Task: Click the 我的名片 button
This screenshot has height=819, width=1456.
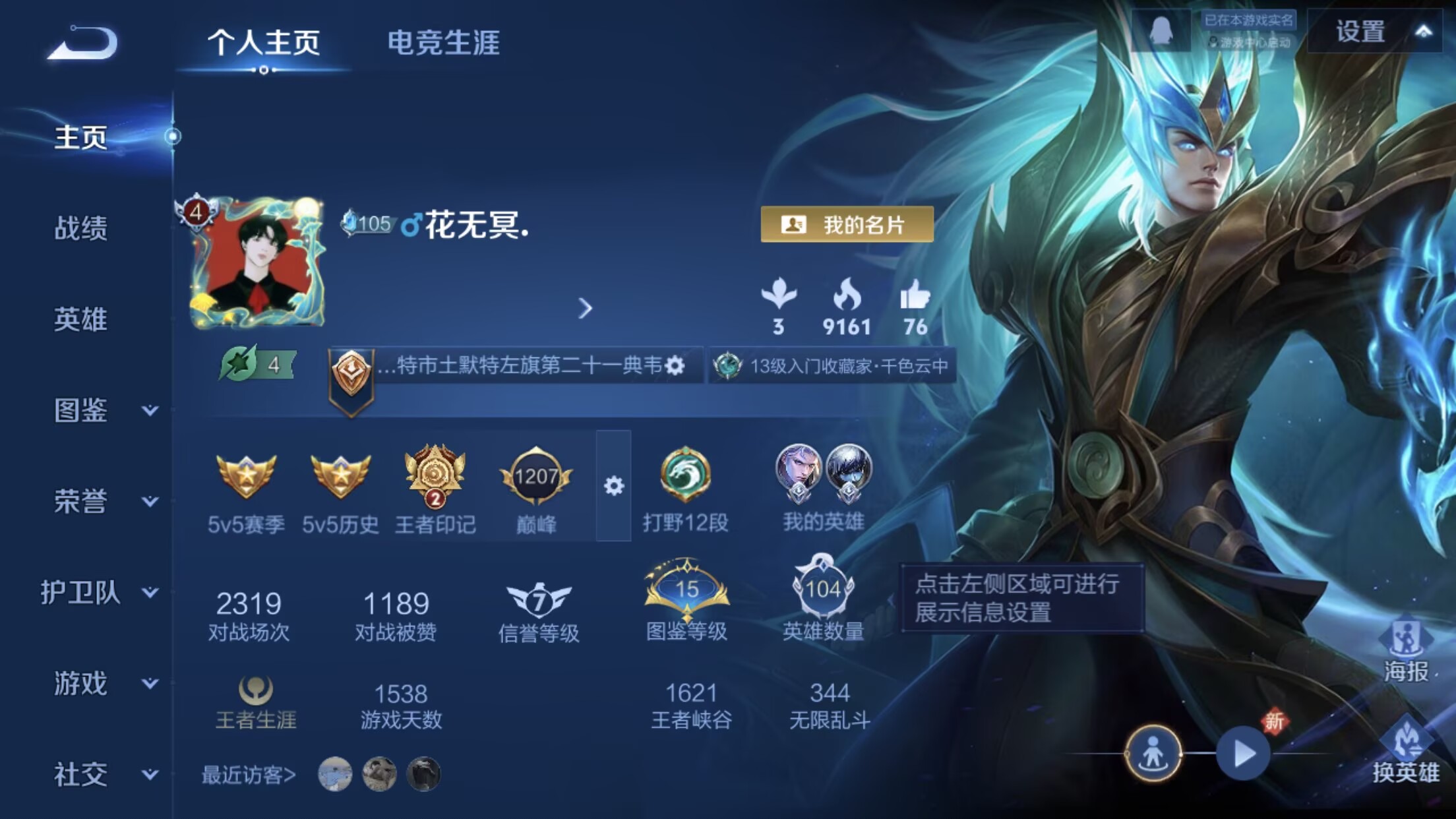Action: coord(847,224)
